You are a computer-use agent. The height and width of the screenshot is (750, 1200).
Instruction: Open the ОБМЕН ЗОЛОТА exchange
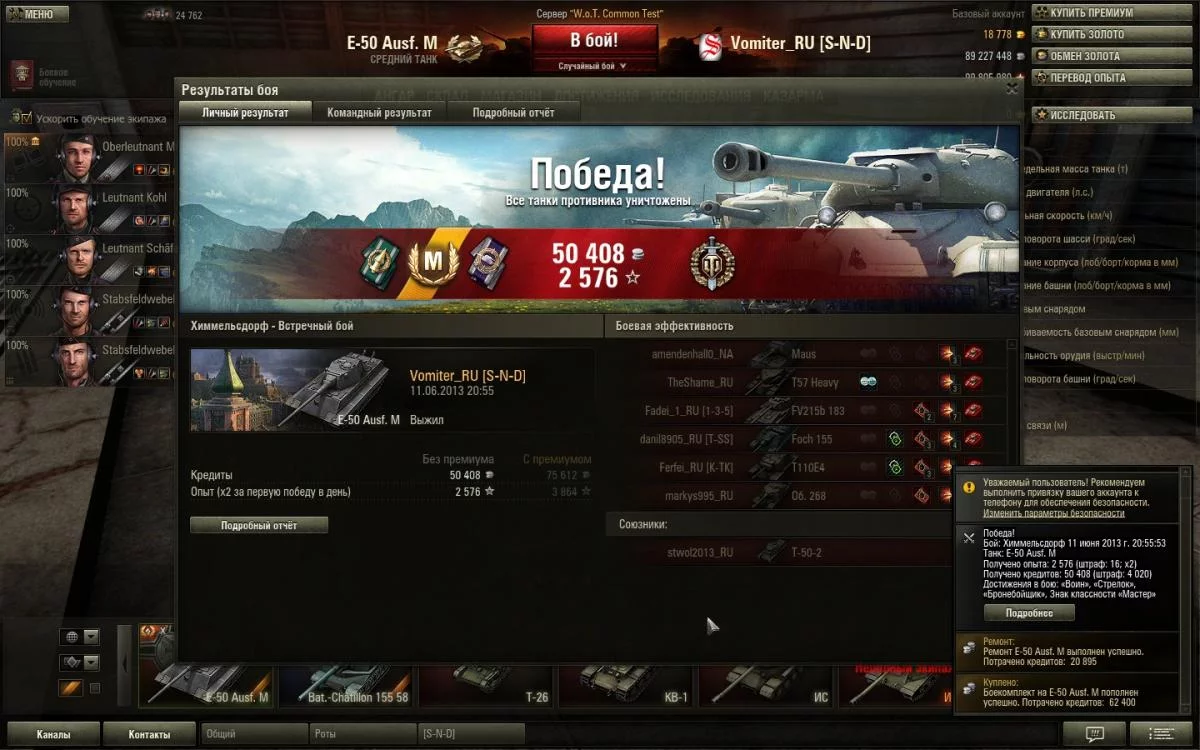click(x=1084, y=56)
